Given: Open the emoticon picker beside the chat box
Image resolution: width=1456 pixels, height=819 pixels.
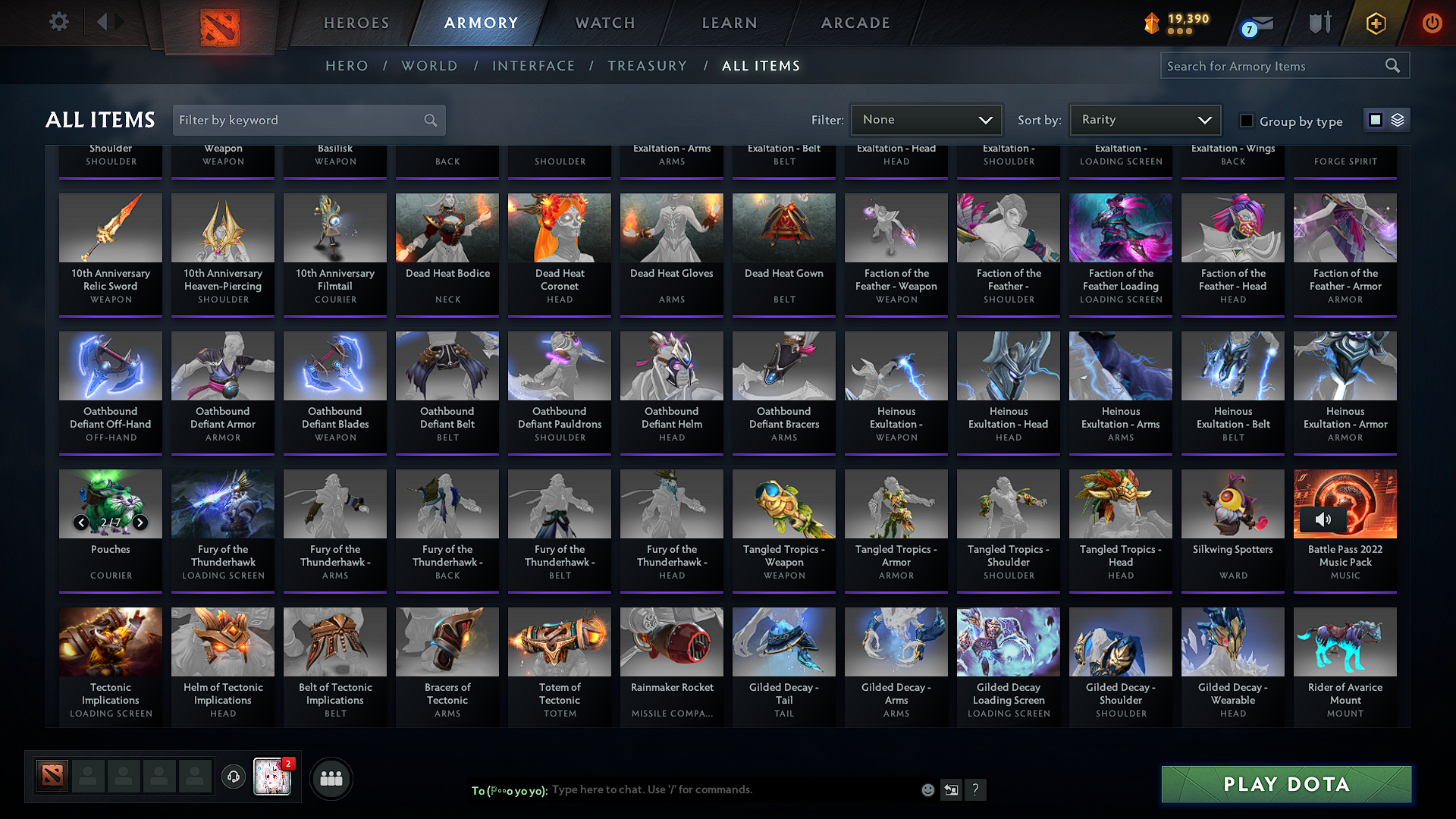Looking at the screenshot, I should 928,789.
